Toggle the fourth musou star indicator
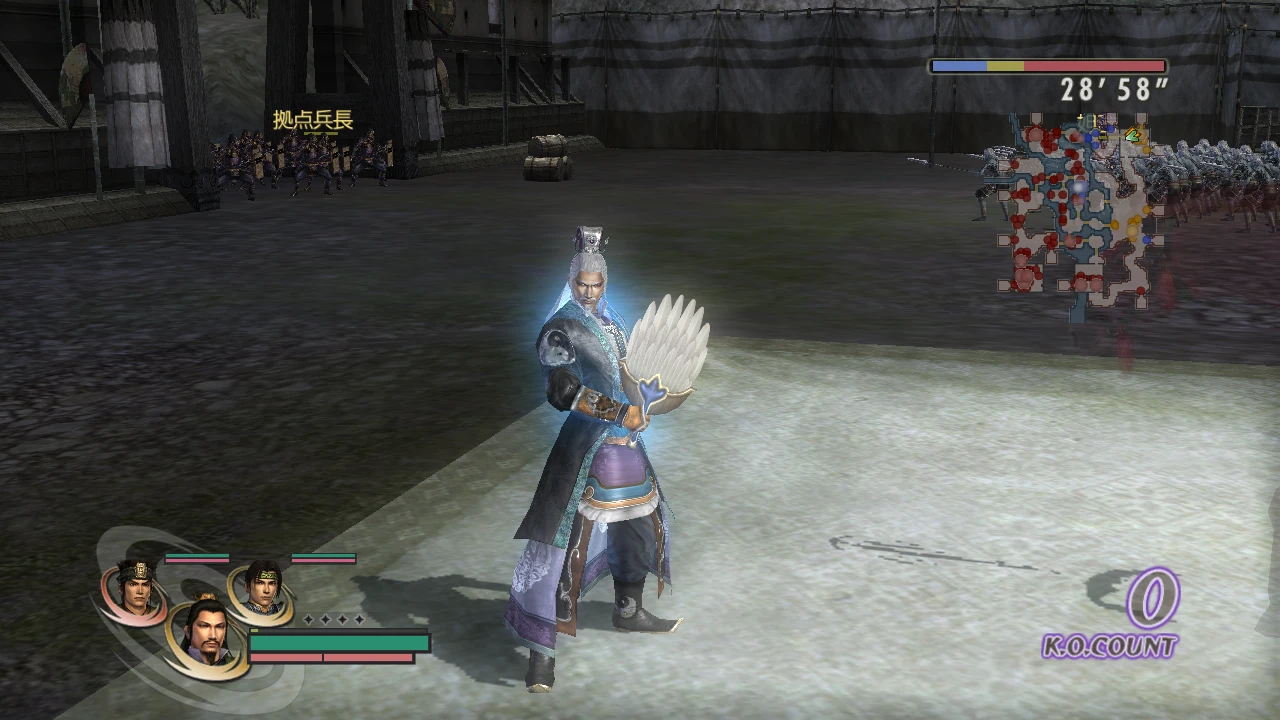The height and width of the screenshot is (720, 1280). [x=359, y=619]
